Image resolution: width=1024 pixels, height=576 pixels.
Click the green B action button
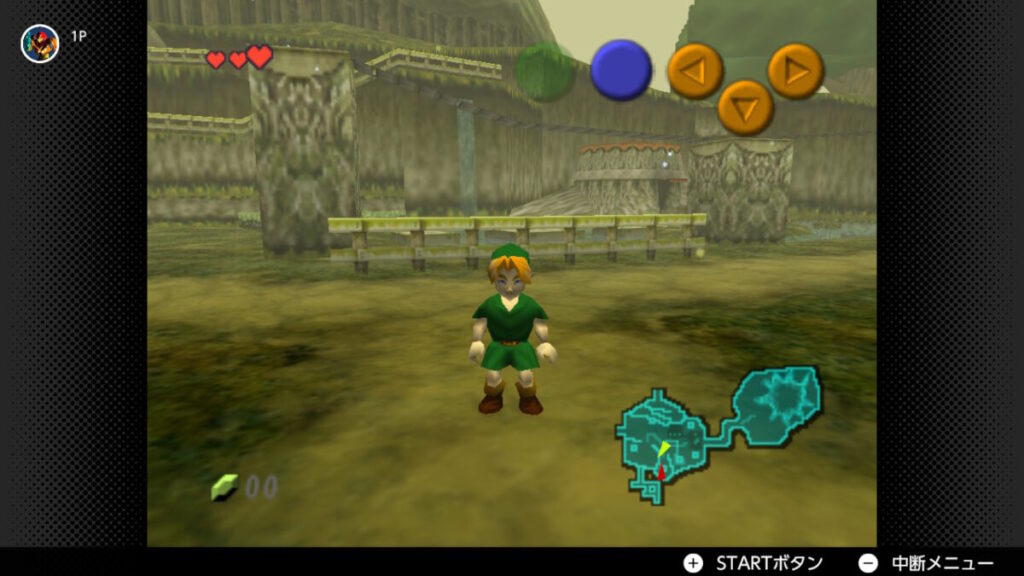coord(545,71)
